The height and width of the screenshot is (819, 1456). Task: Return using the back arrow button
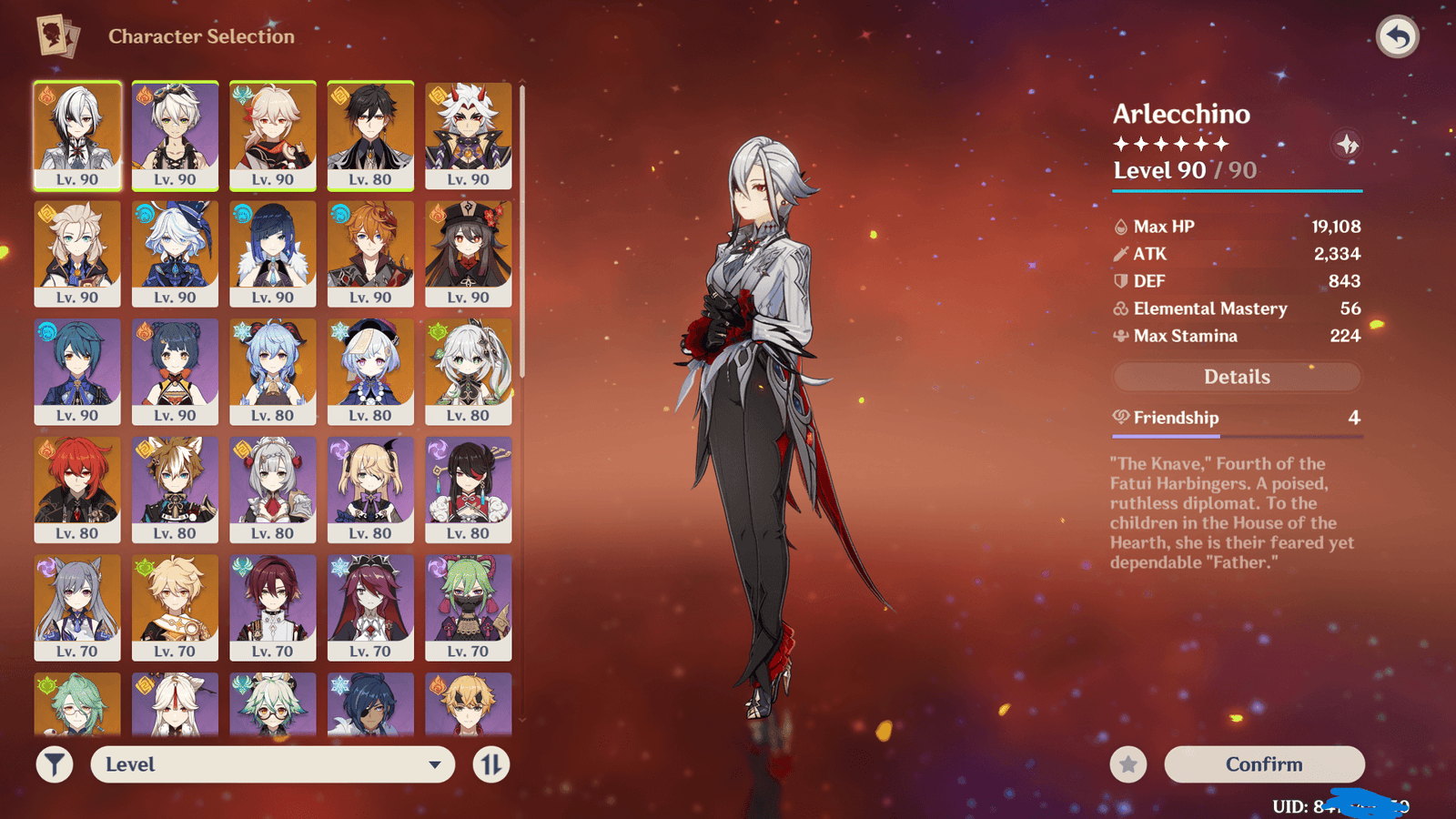(x=1398, y=37)
